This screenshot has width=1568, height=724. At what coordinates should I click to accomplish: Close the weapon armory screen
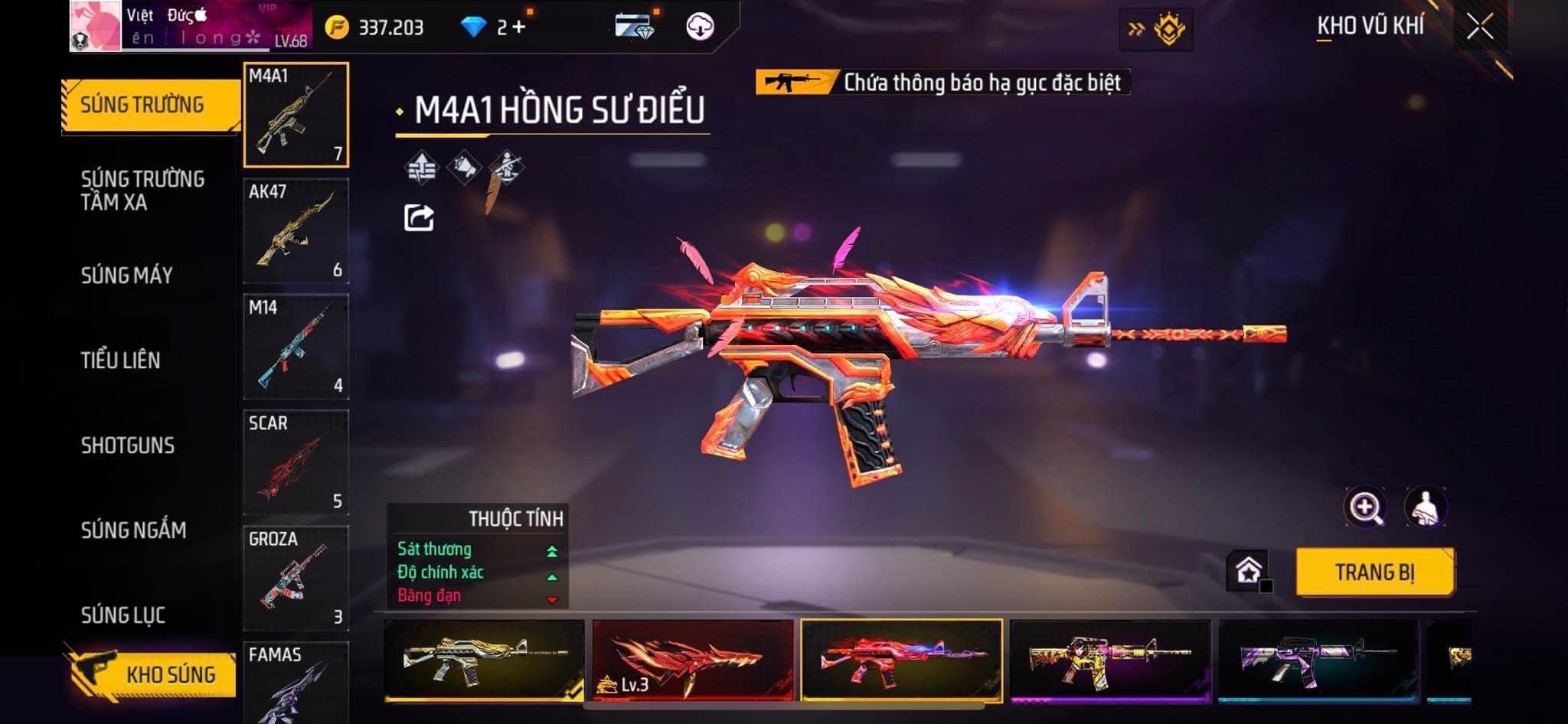pos(1480,28)
